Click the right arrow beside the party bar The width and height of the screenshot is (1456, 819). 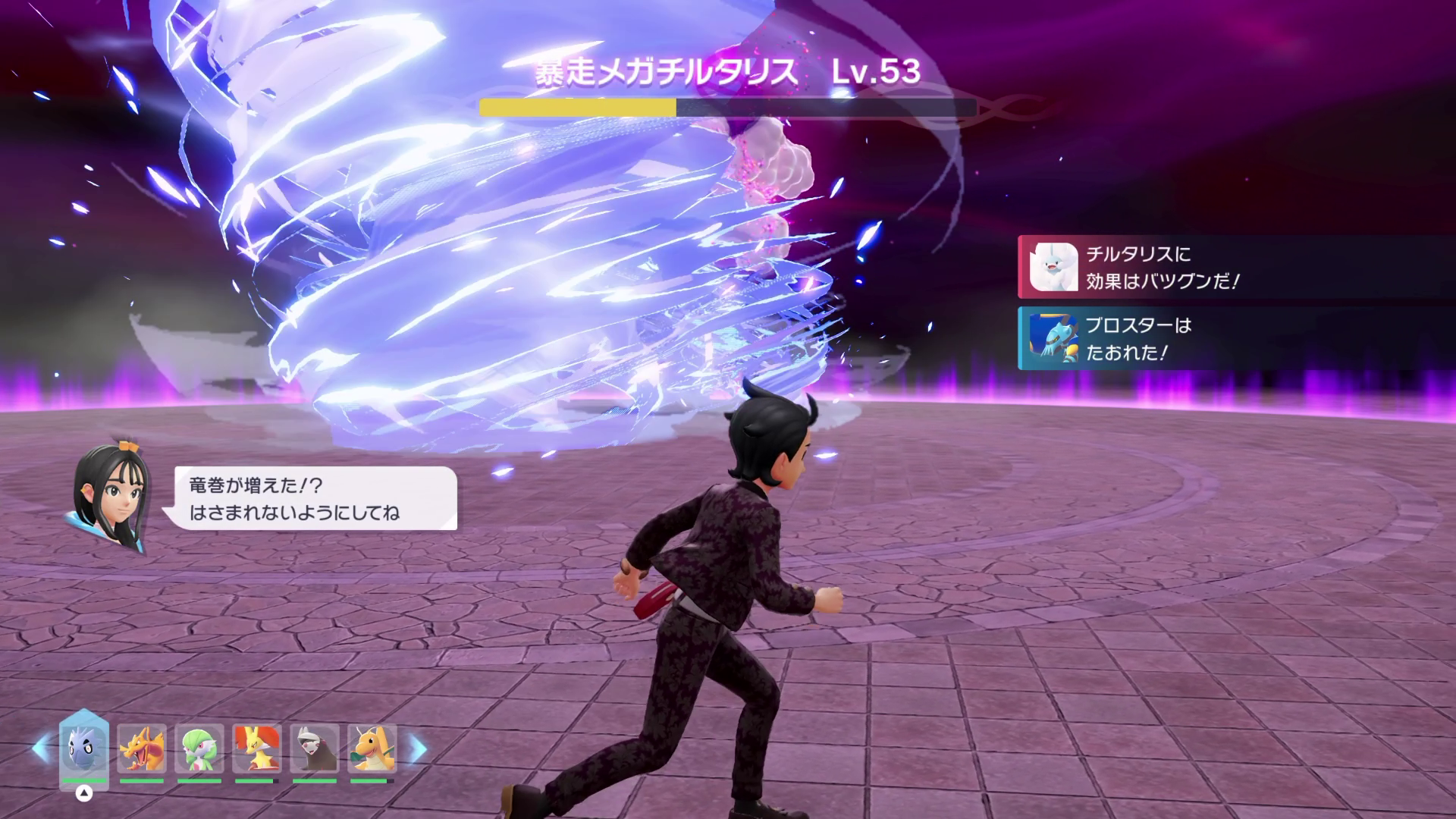pyautogui.click(x=418, y=748)
